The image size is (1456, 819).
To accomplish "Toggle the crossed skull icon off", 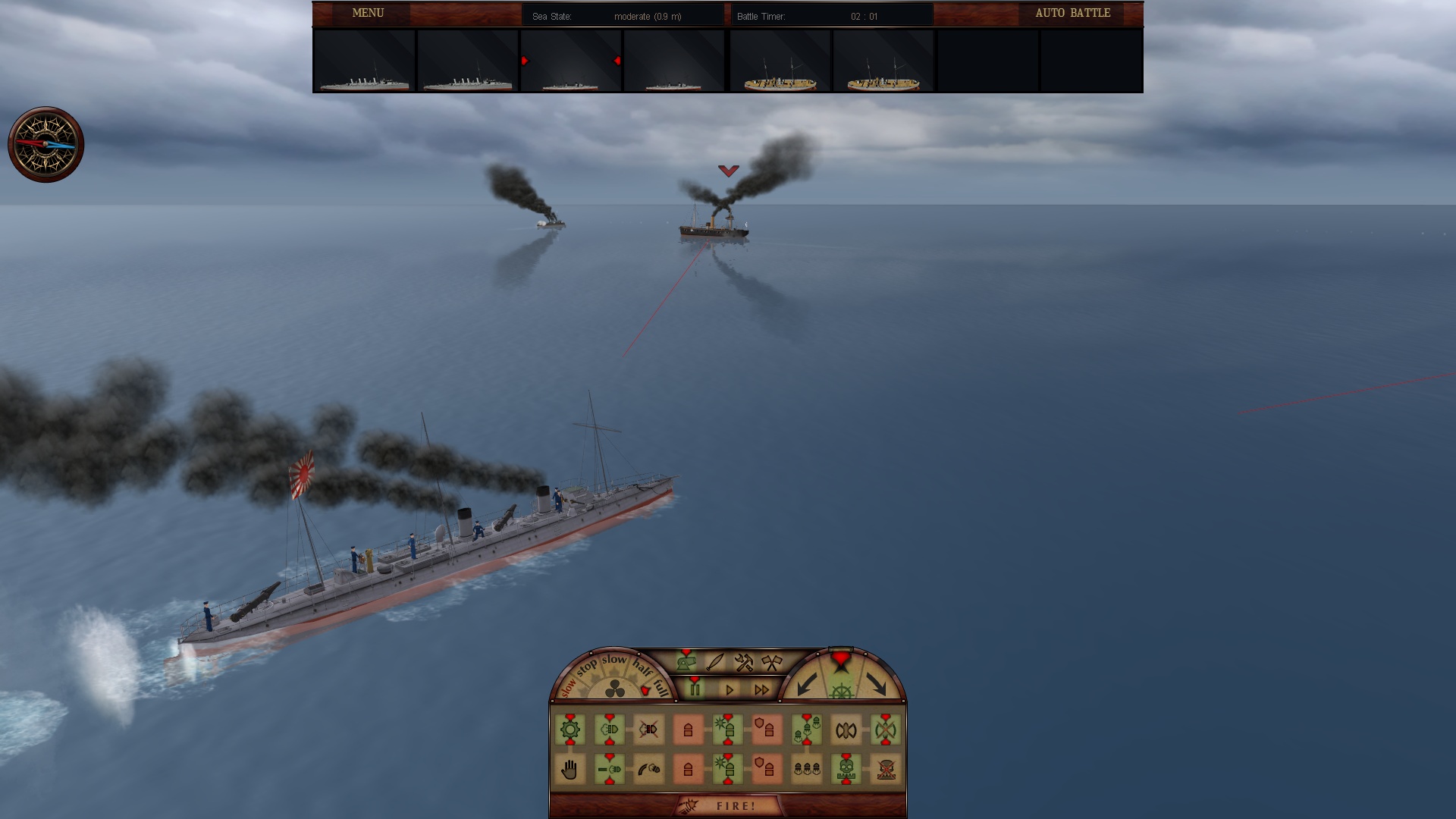I will point(886,769).
